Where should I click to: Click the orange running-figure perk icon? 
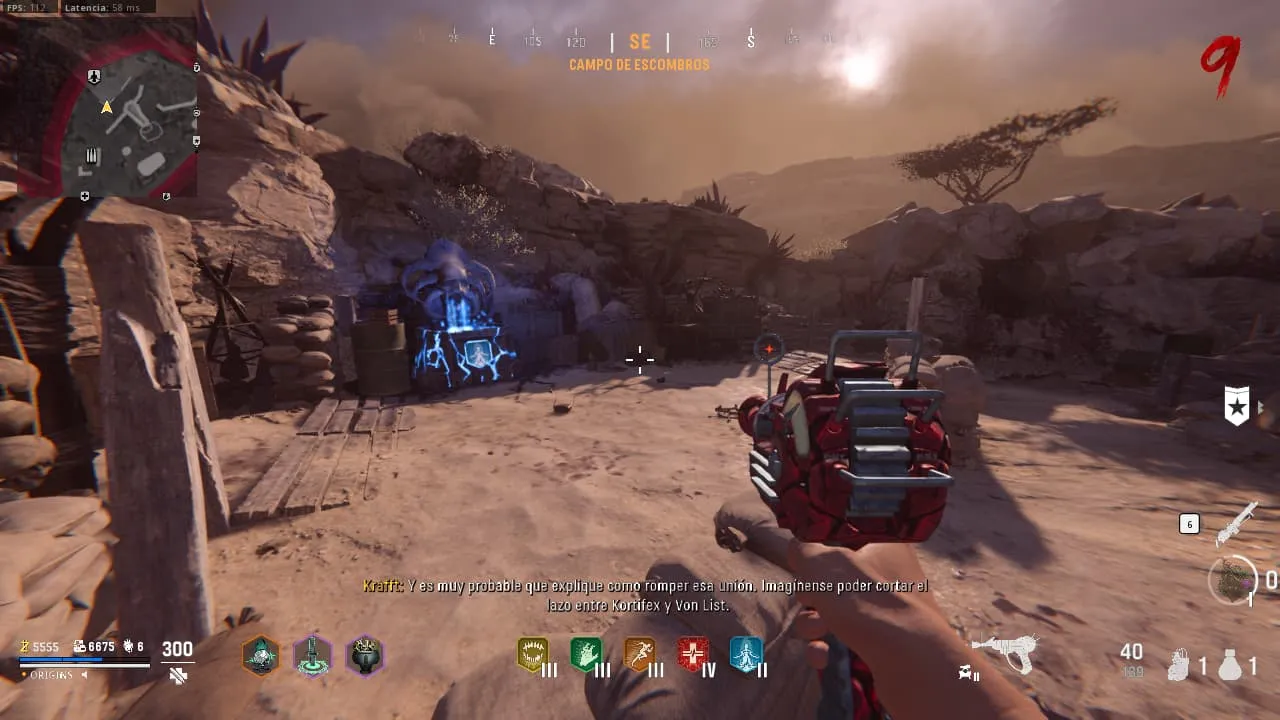pyautogui.click(x=639, y=654)
